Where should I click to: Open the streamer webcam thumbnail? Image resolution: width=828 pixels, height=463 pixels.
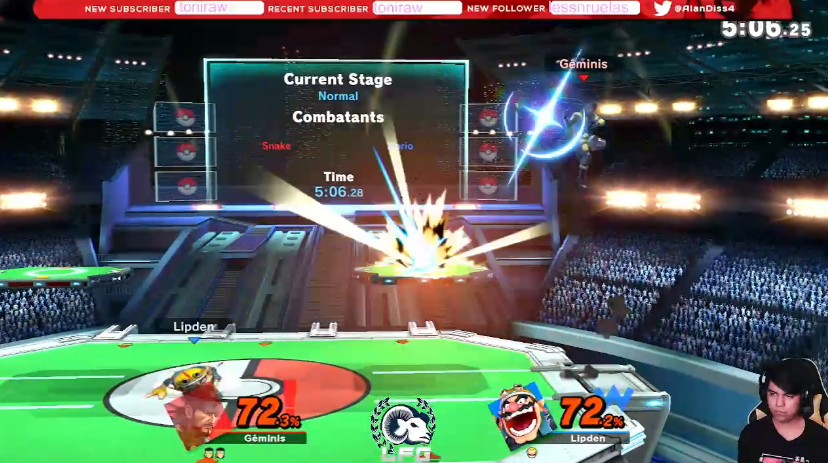pos(784,410)
